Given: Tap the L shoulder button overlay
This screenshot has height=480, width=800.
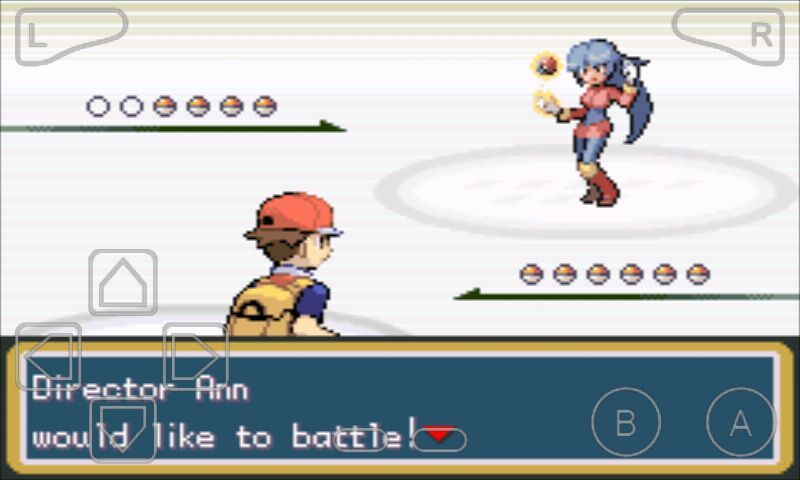Looking at the screenshot, I should click(x=70, y=35).
